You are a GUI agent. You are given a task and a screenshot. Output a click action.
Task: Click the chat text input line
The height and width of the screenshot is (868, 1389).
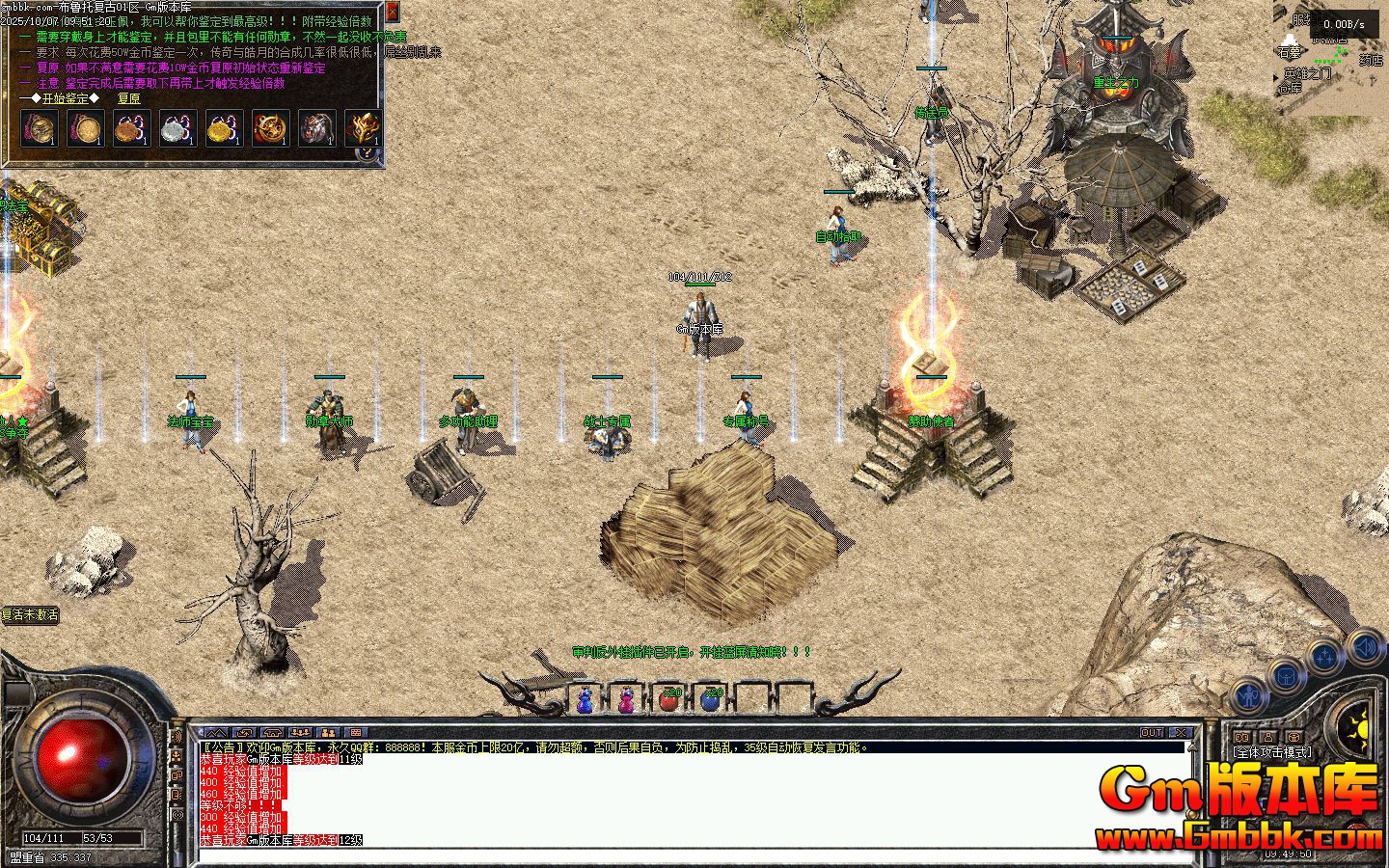click(675, 855)
